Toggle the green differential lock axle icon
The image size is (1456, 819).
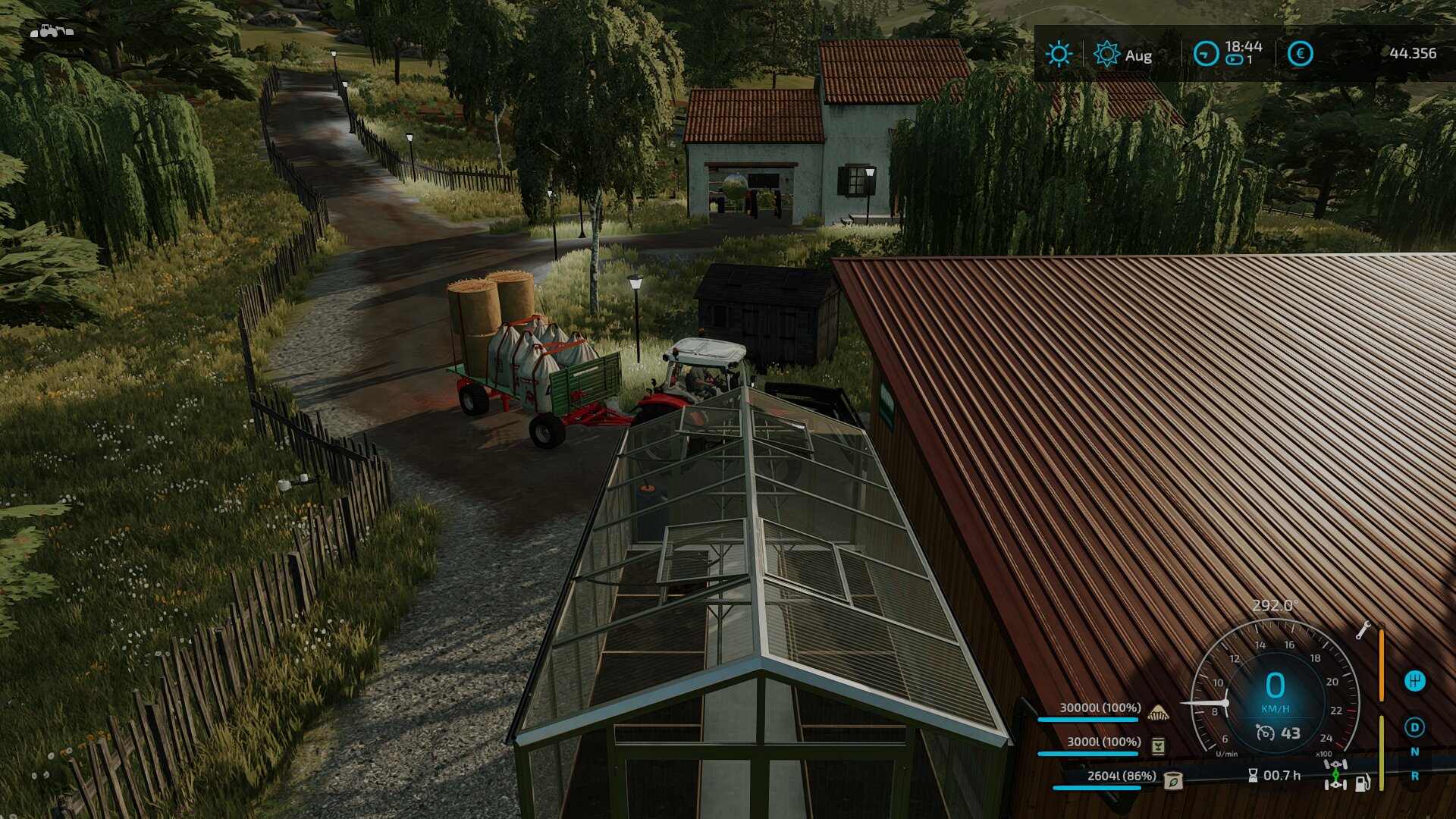pos(1335,775)
